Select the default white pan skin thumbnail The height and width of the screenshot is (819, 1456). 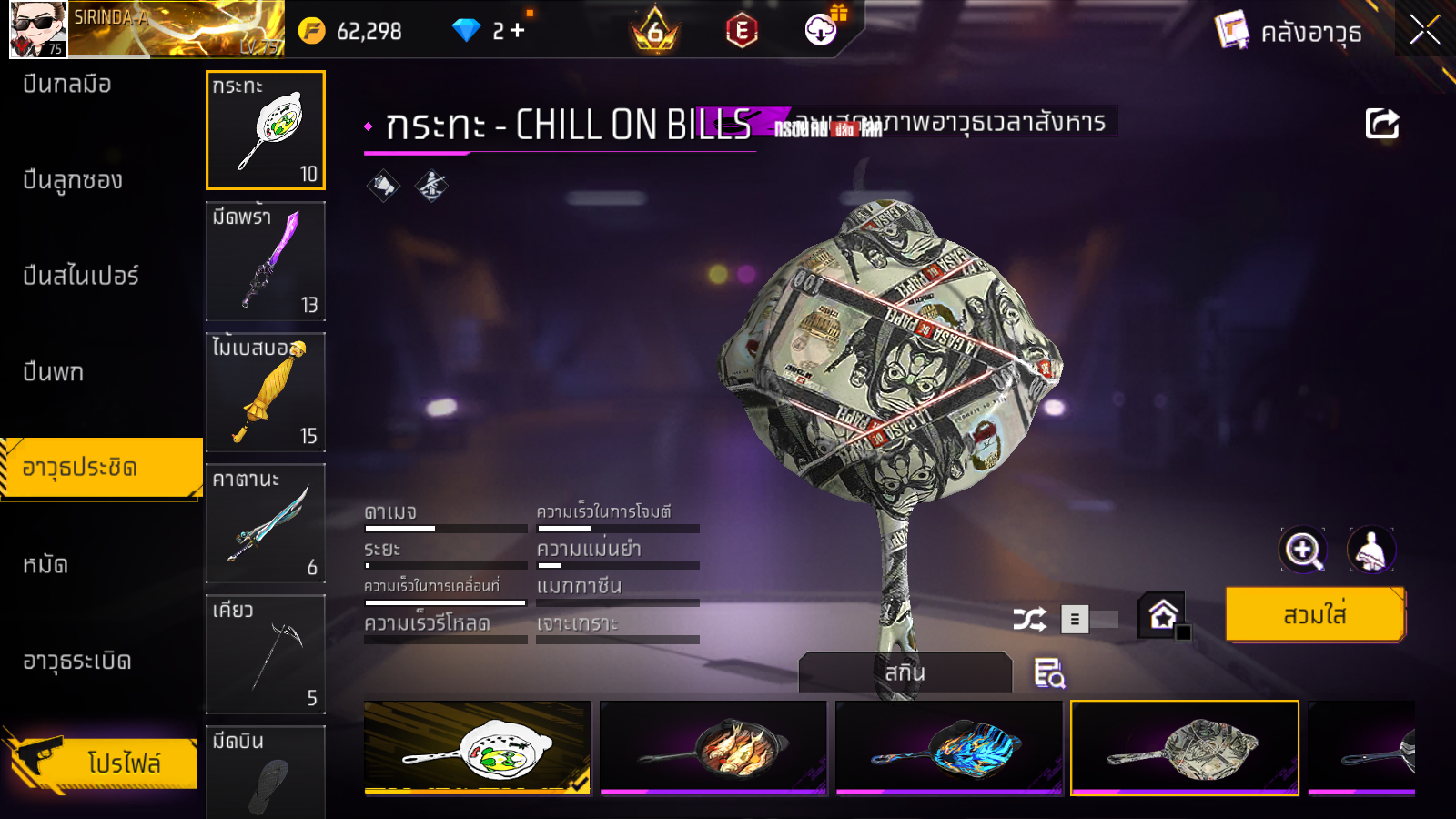478,747
